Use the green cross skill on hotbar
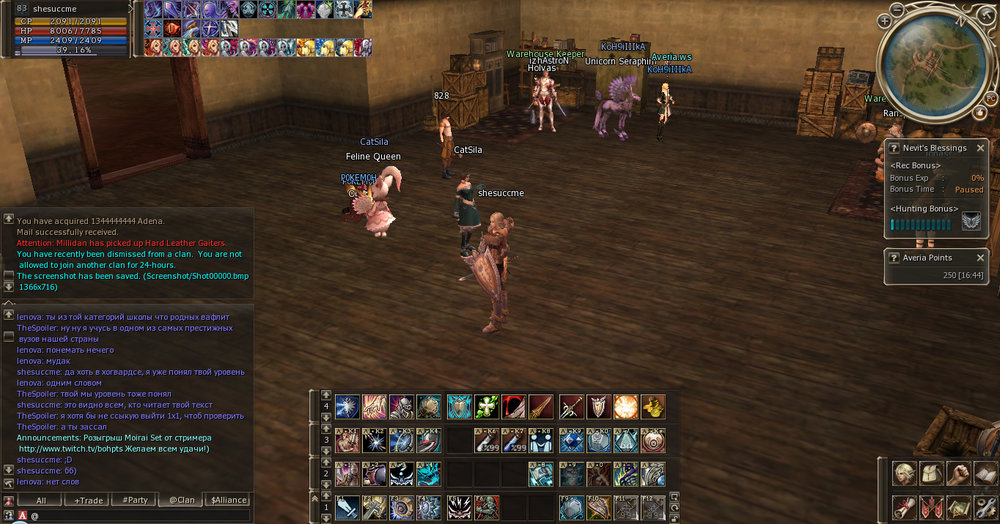 [487, 406]
